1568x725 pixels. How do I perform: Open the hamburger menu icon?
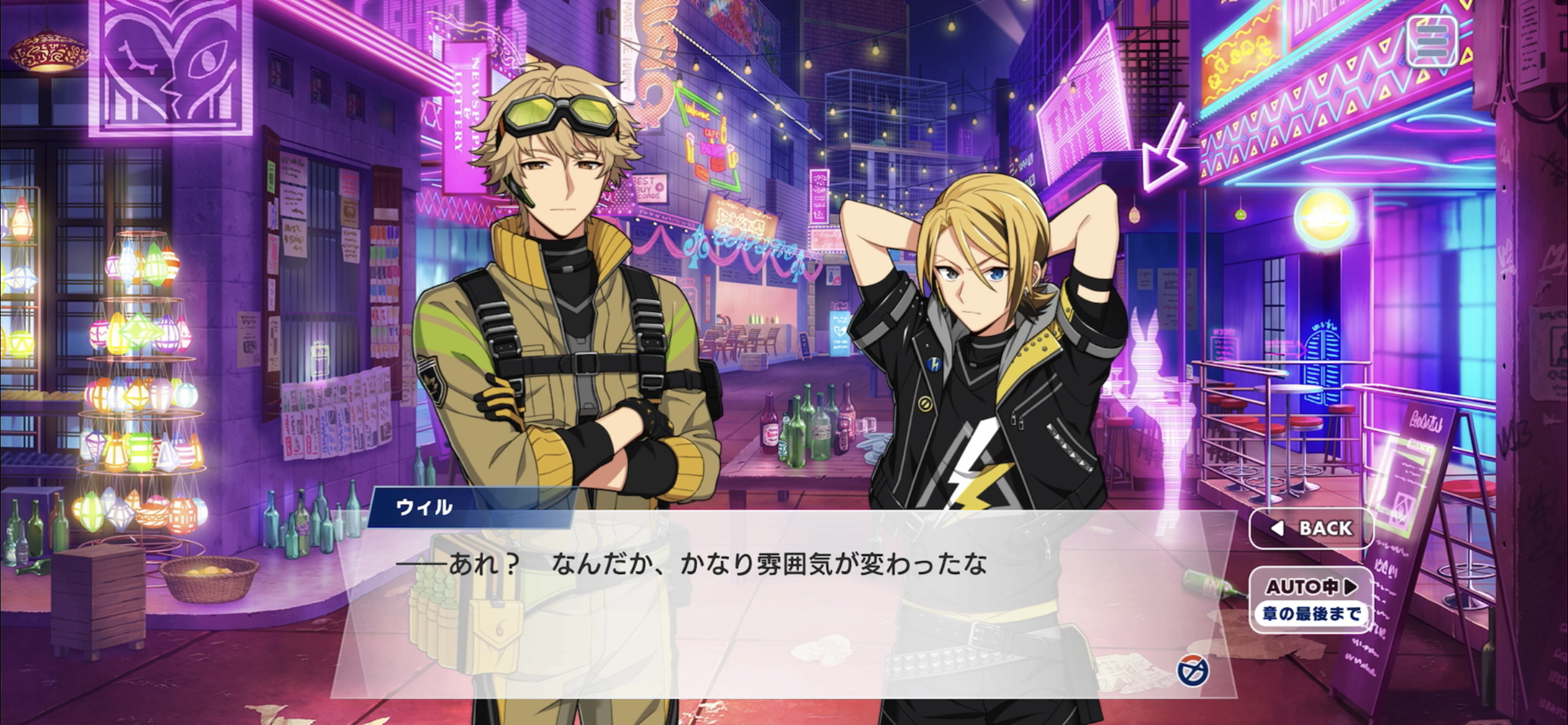pyautogui.click(x=1431, y=41)
